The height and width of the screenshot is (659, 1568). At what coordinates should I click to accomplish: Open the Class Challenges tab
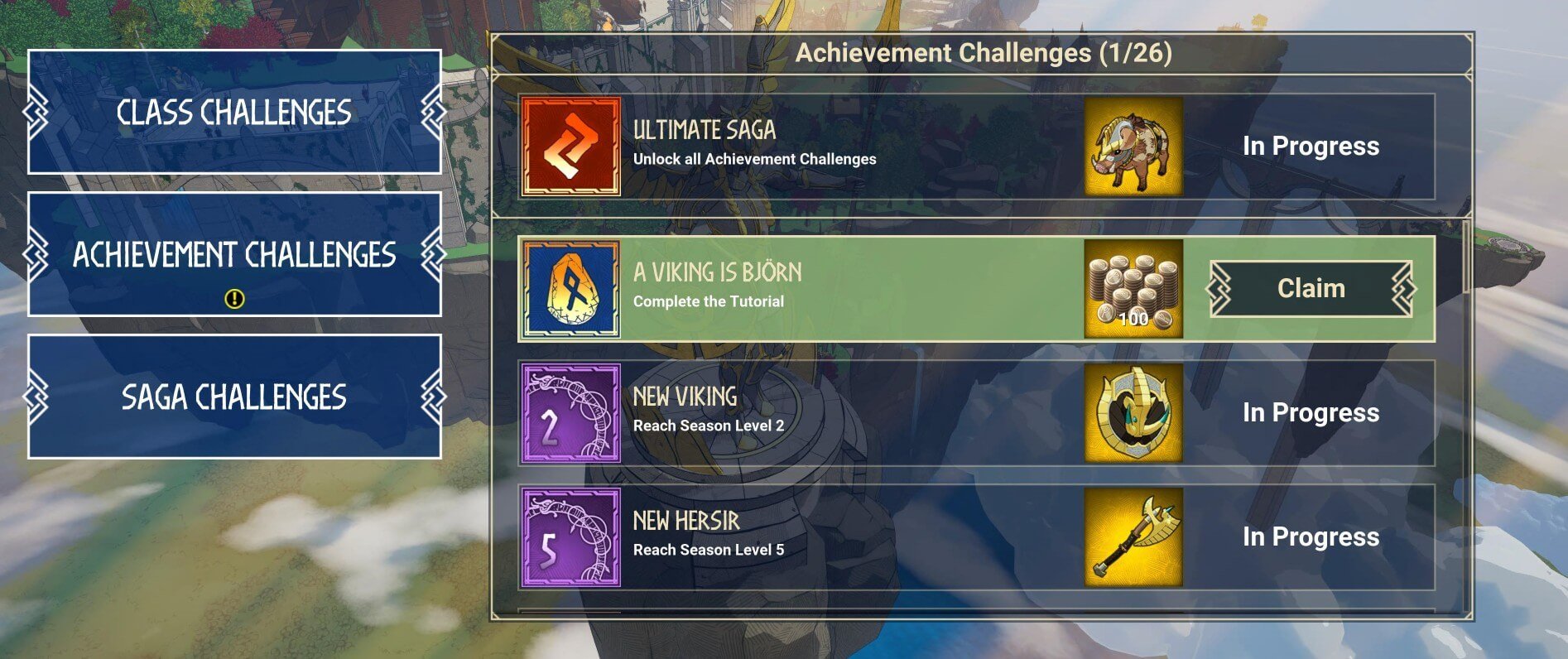click(234, 112)
